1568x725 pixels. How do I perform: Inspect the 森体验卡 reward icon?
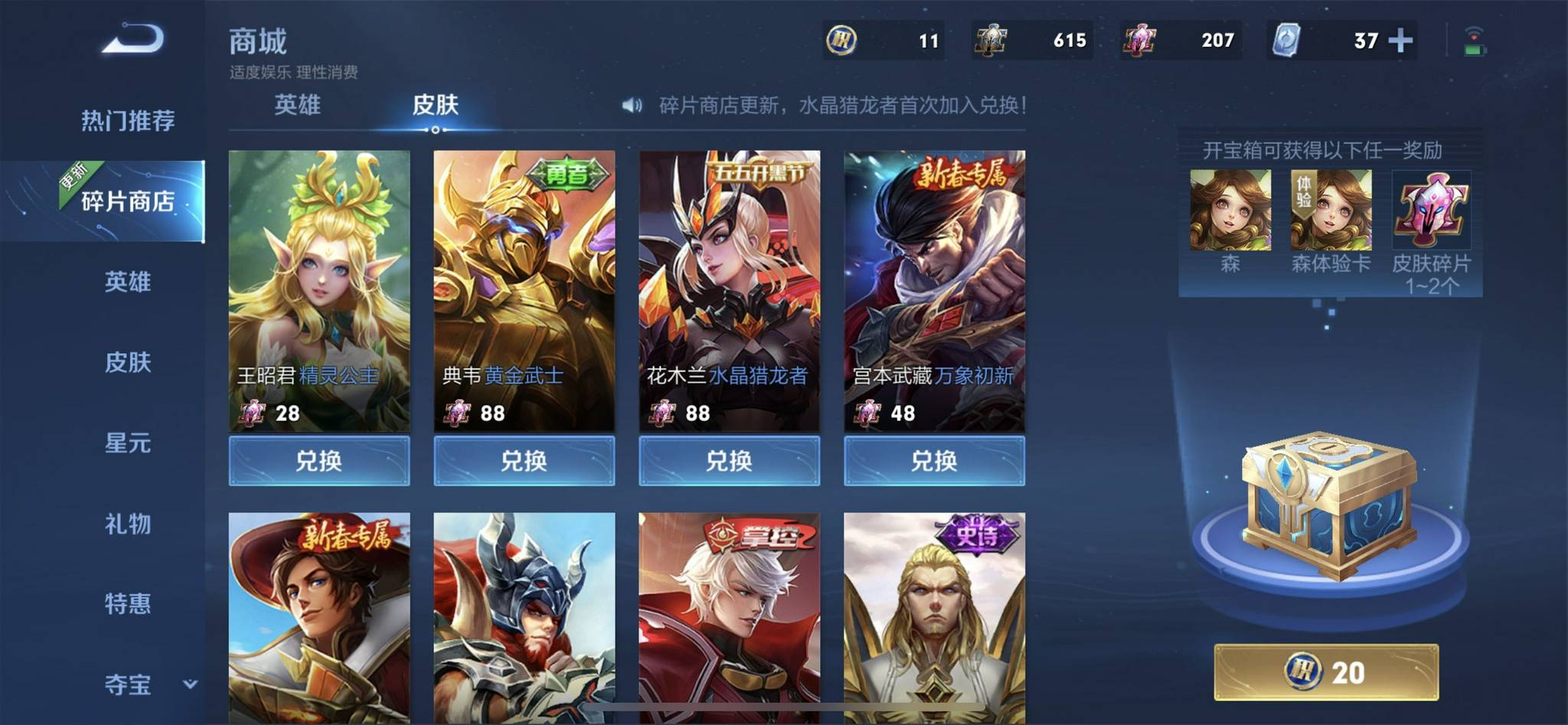(x=1331, y=211)
